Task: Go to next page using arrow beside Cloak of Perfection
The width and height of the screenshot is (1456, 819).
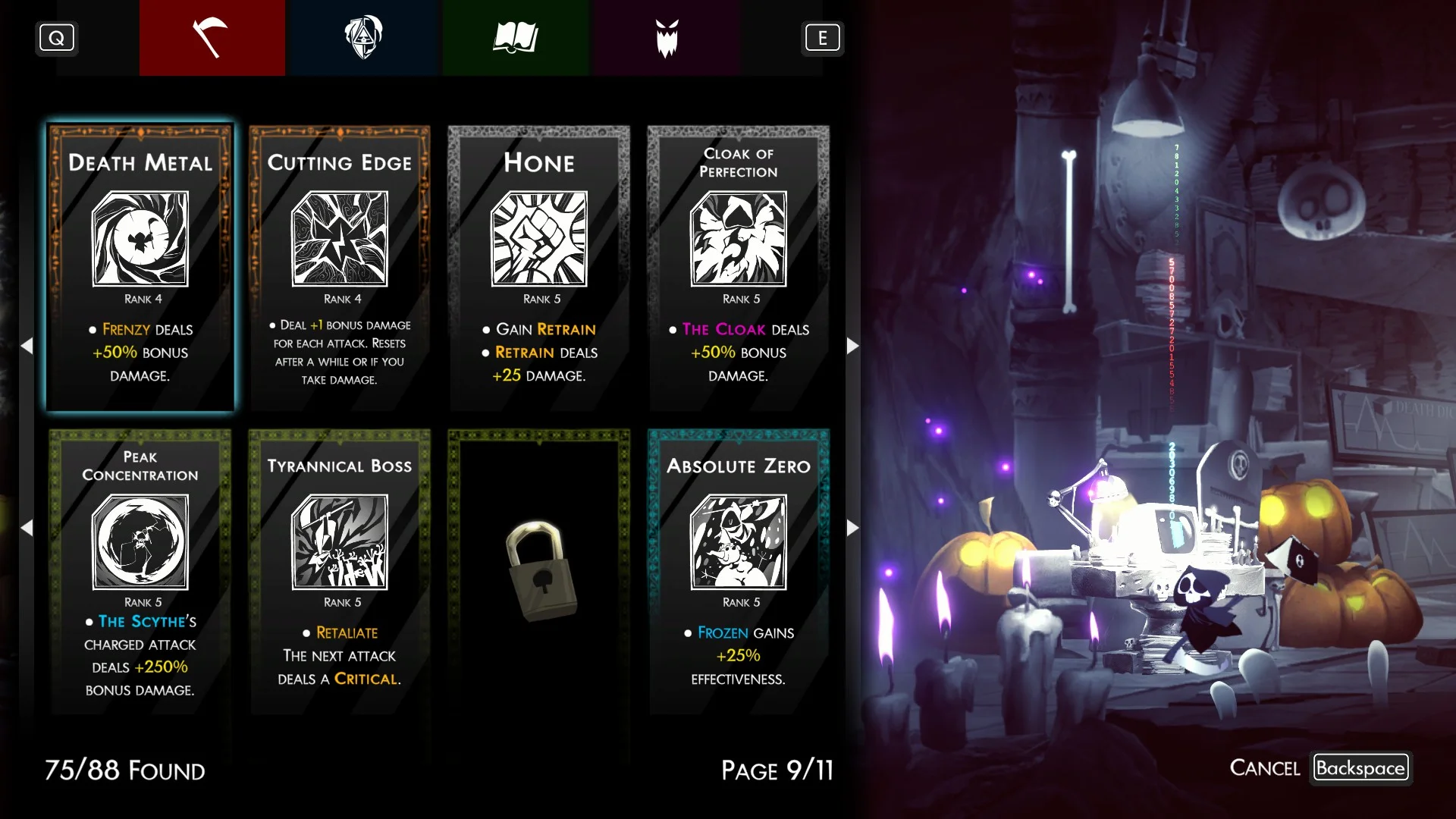Action: (852, 346)
